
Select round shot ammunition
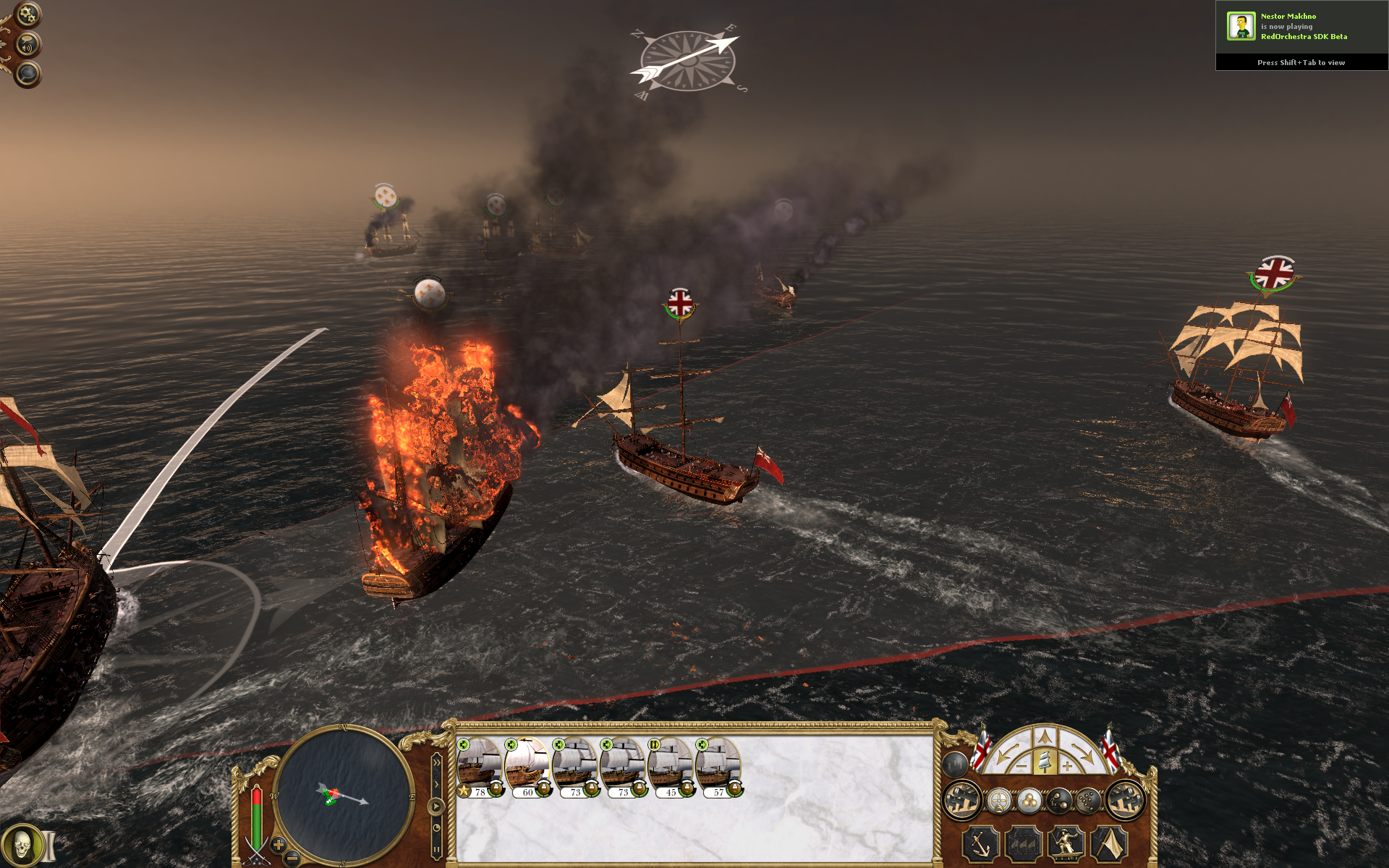coord(1030,800)
